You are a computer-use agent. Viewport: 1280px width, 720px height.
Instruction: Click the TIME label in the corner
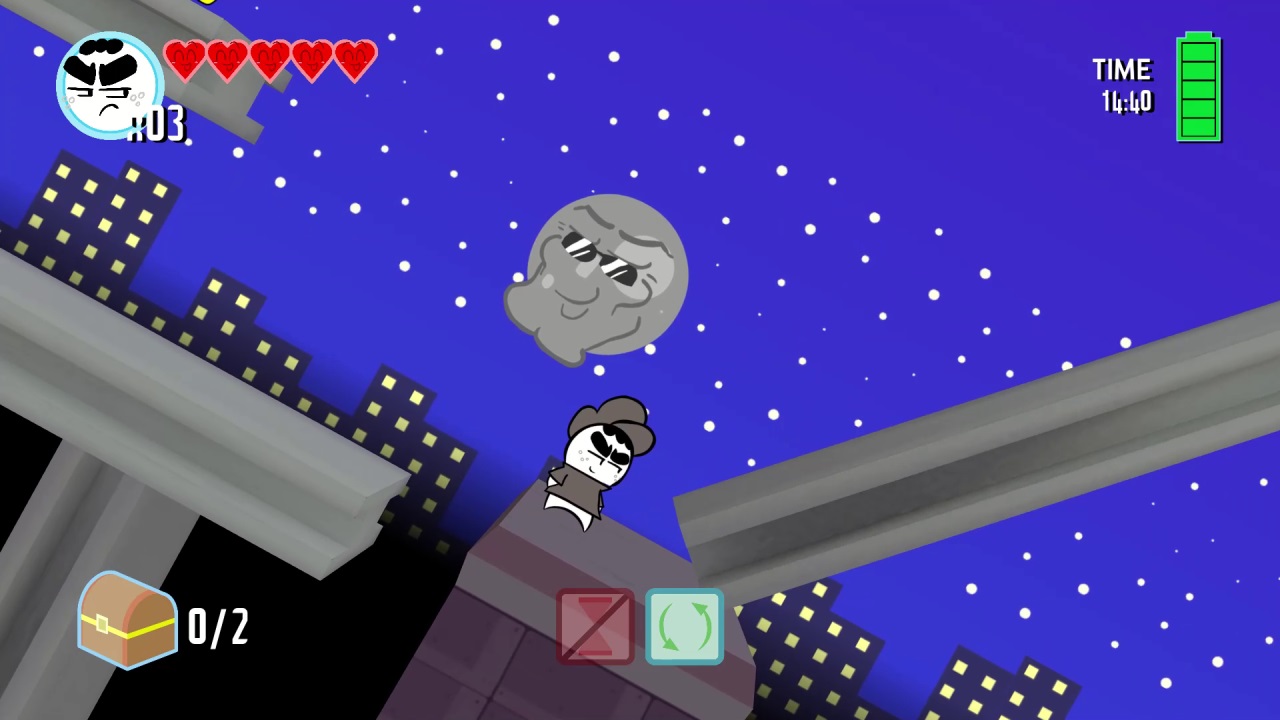point(1122,70)
